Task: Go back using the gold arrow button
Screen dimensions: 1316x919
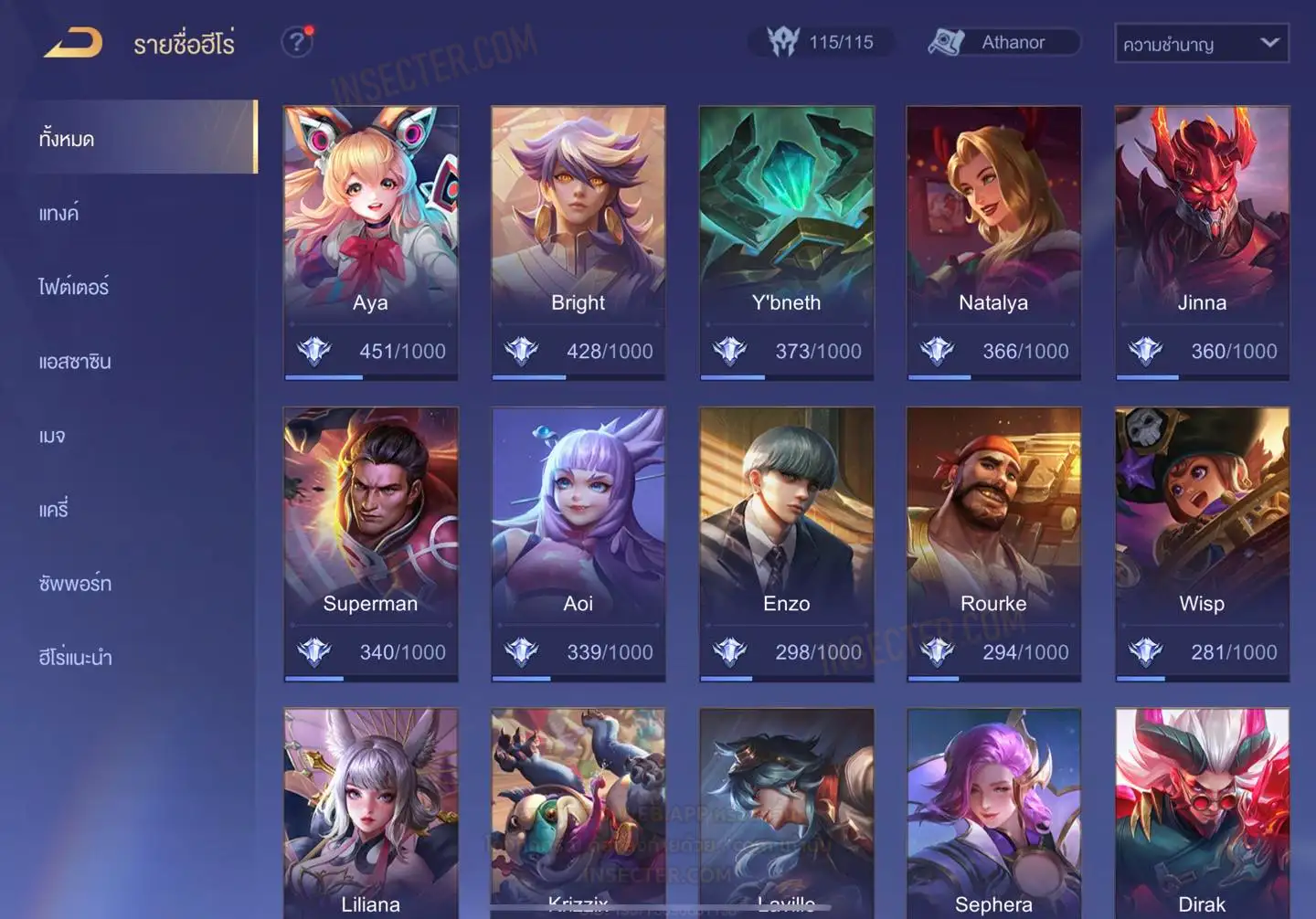Action: tap(73, 42)
